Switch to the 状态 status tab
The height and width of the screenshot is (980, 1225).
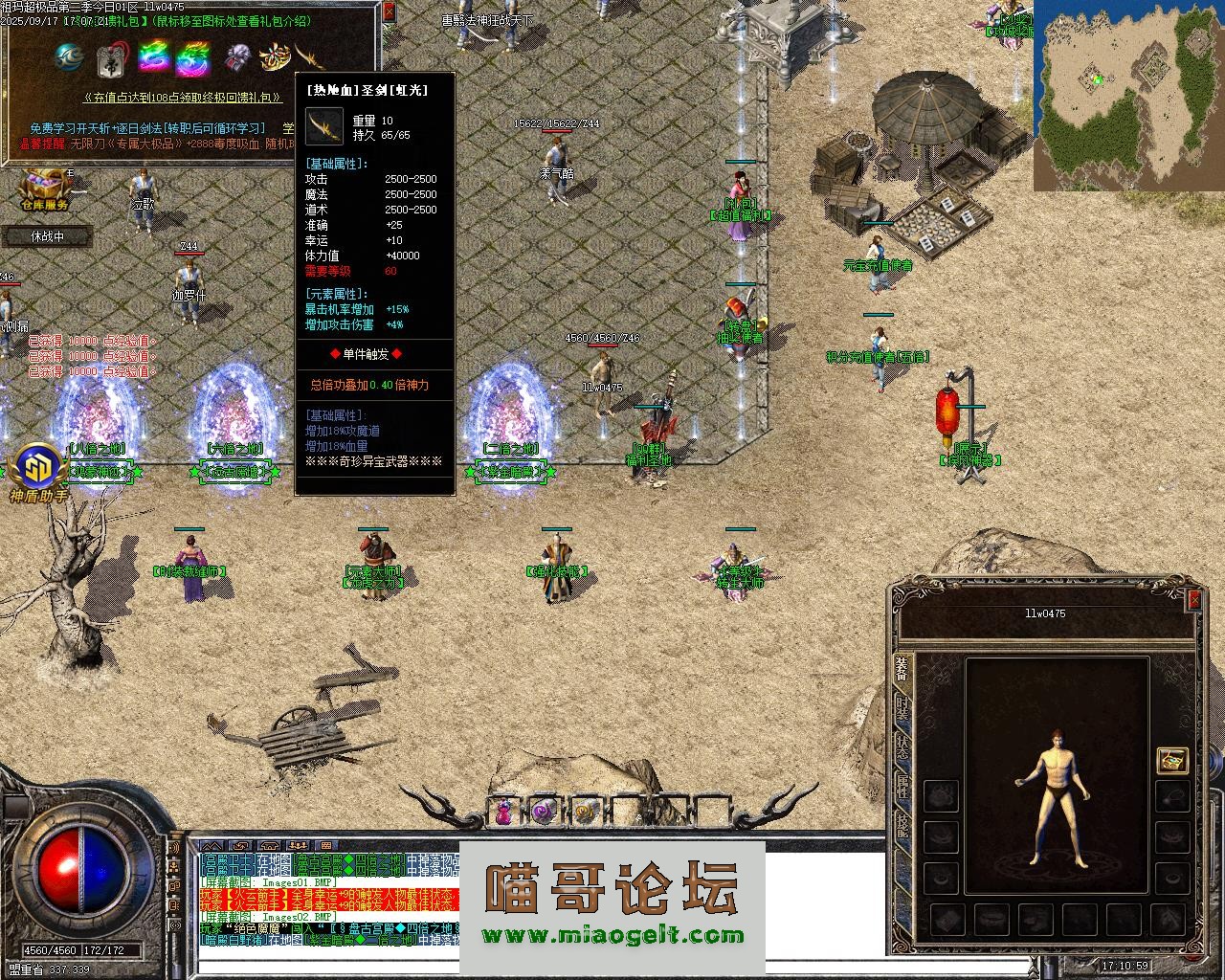click(x=902, y=746)
